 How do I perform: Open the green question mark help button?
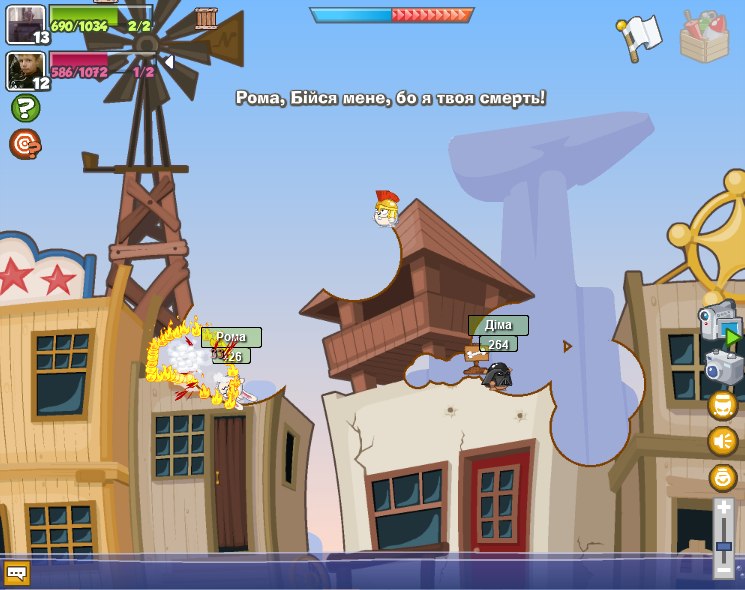(x=25, y=108)
